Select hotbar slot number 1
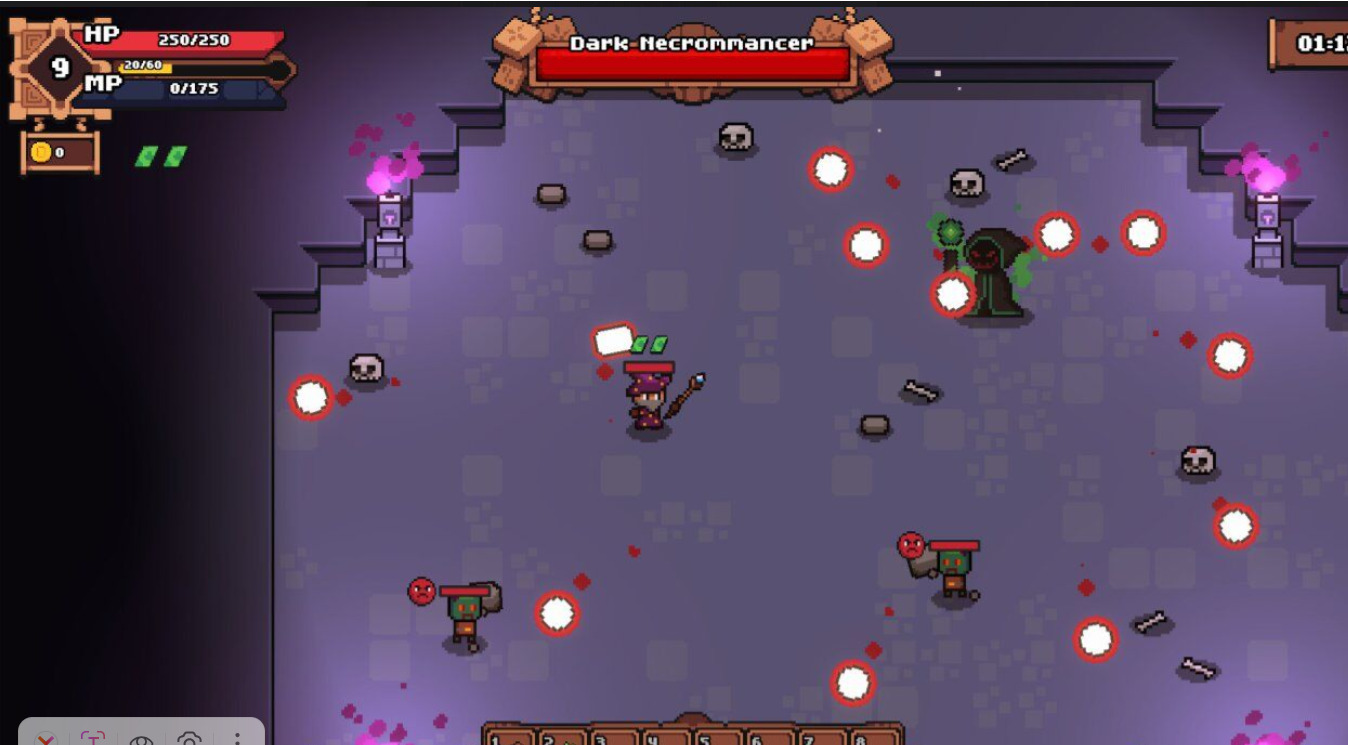 coord(508,738)
